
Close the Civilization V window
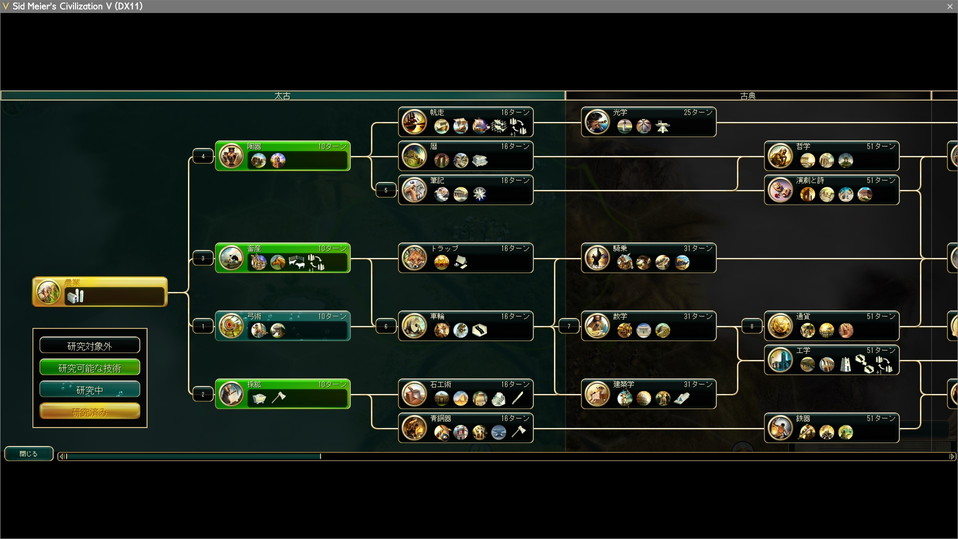point(949,6)
